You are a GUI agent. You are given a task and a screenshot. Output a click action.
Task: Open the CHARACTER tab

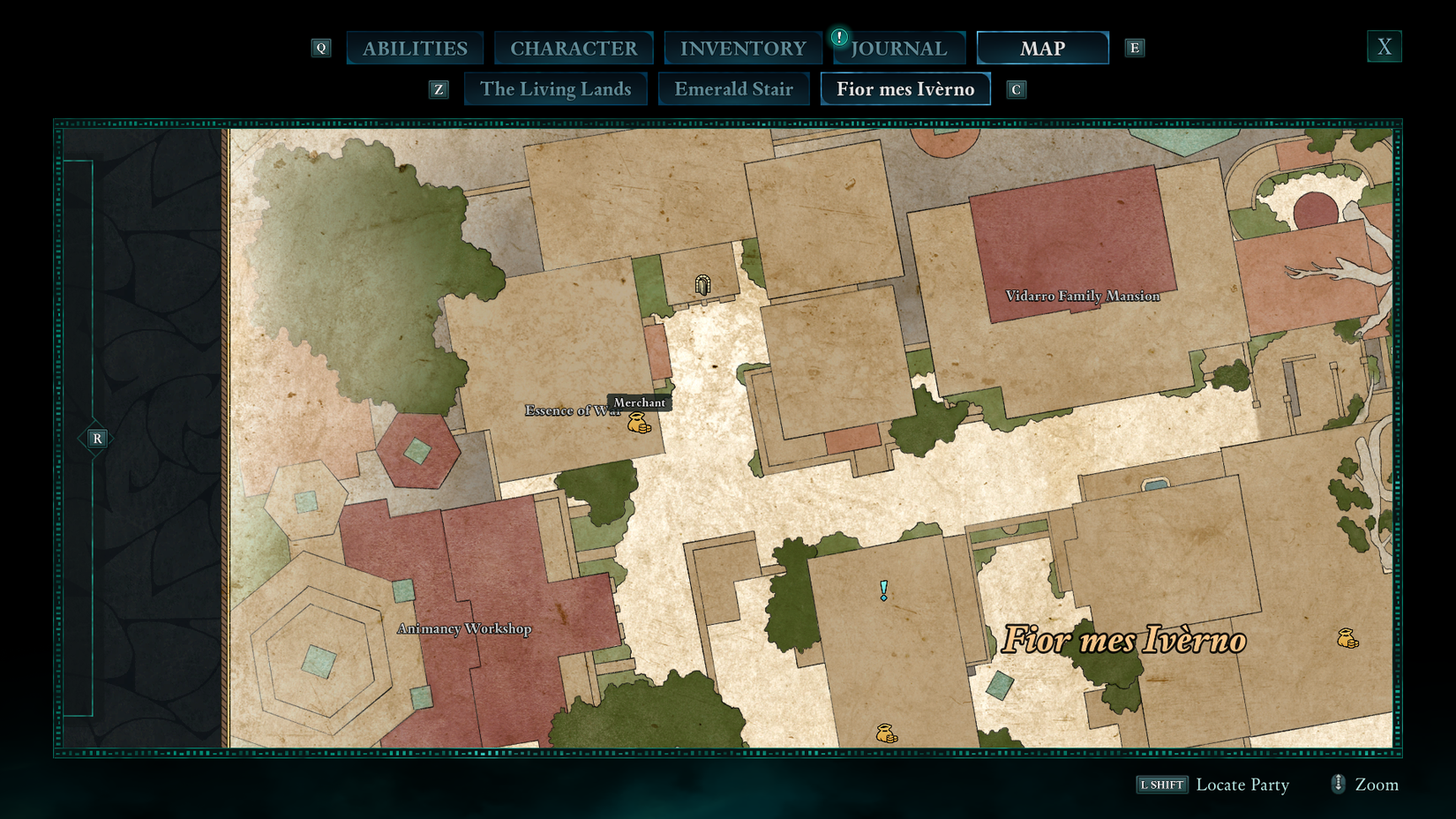click(574, 48)
